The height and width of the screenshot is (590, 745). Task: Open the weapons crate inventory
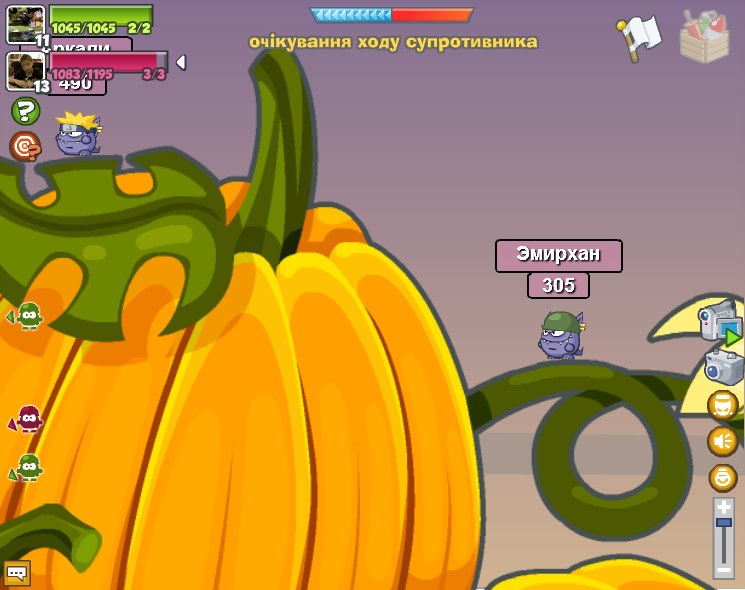(x=703, y=36)
